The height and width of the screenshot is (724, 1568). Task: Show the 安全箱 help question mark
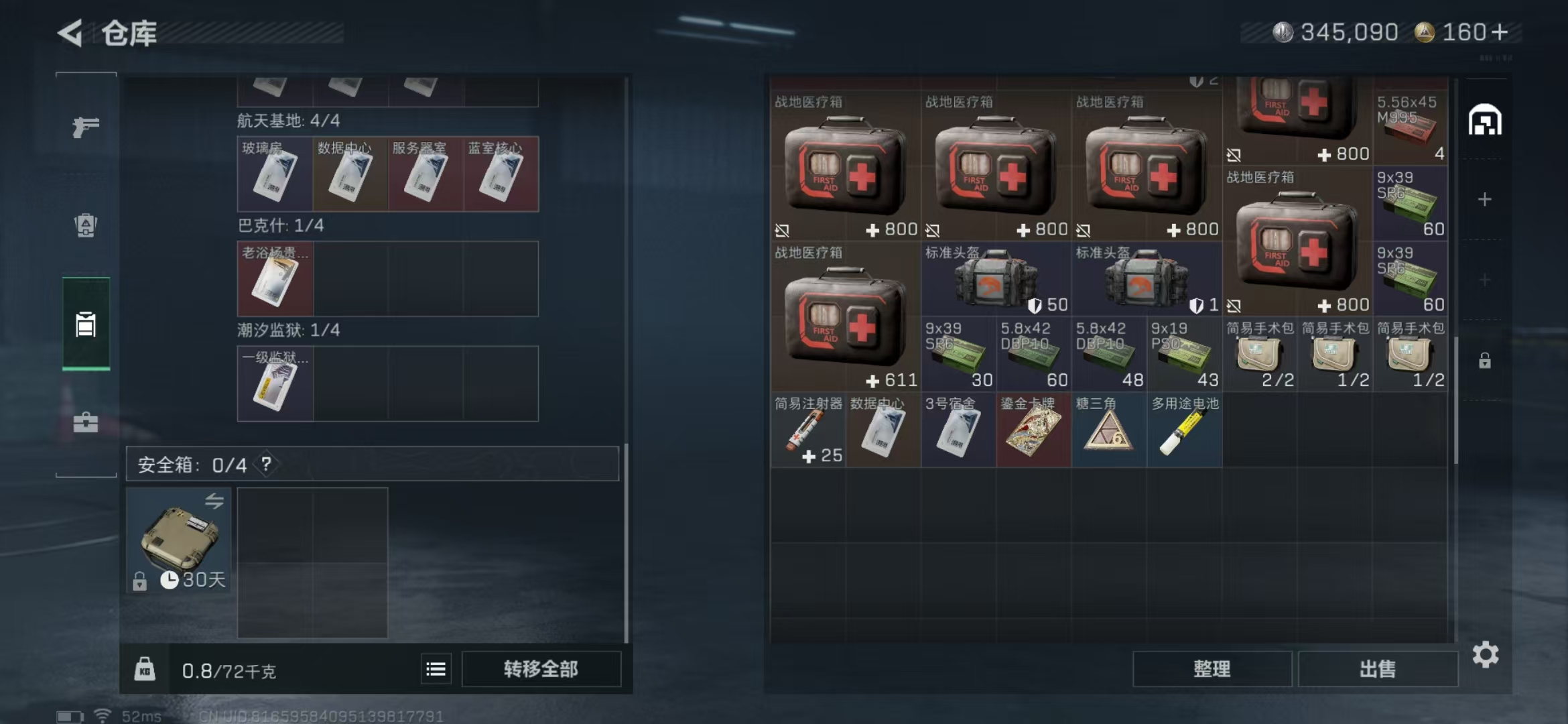coord(267,464)
